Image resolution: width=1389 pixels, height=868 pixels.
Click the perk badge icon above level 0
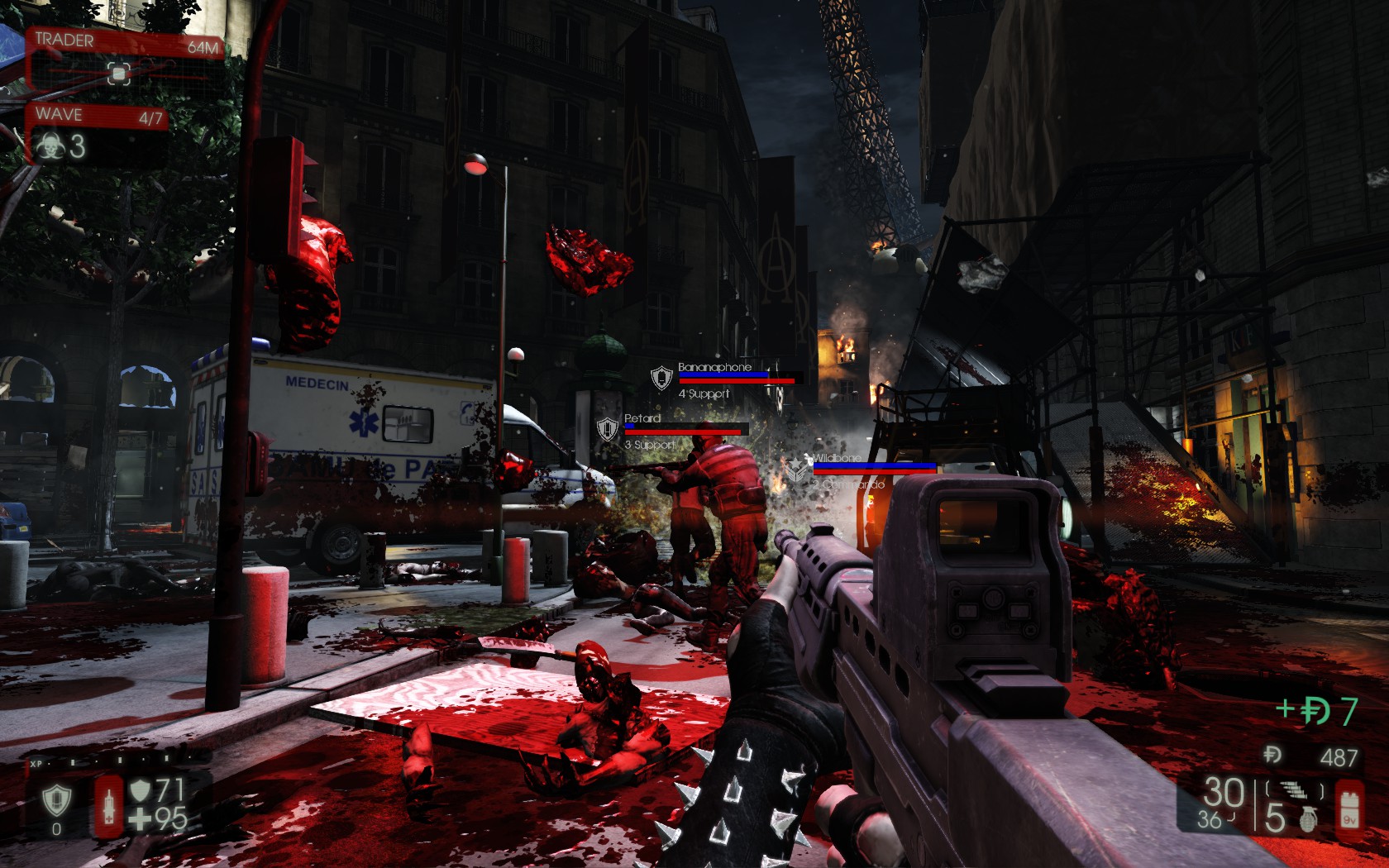[x=56, y=799]
